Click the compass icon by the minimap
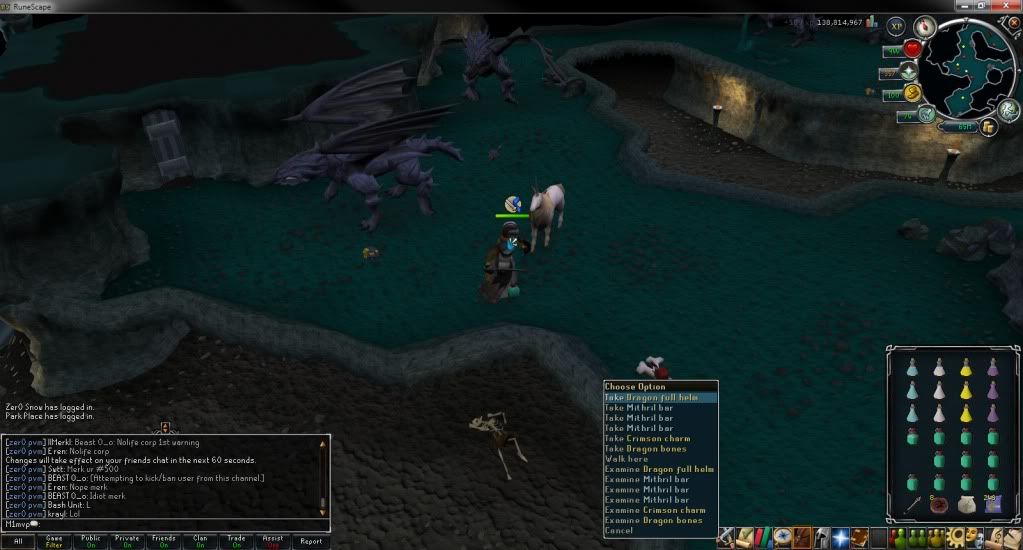This screenshot has width=1023, height=550. pyautogui.click(x=922, y=27)
